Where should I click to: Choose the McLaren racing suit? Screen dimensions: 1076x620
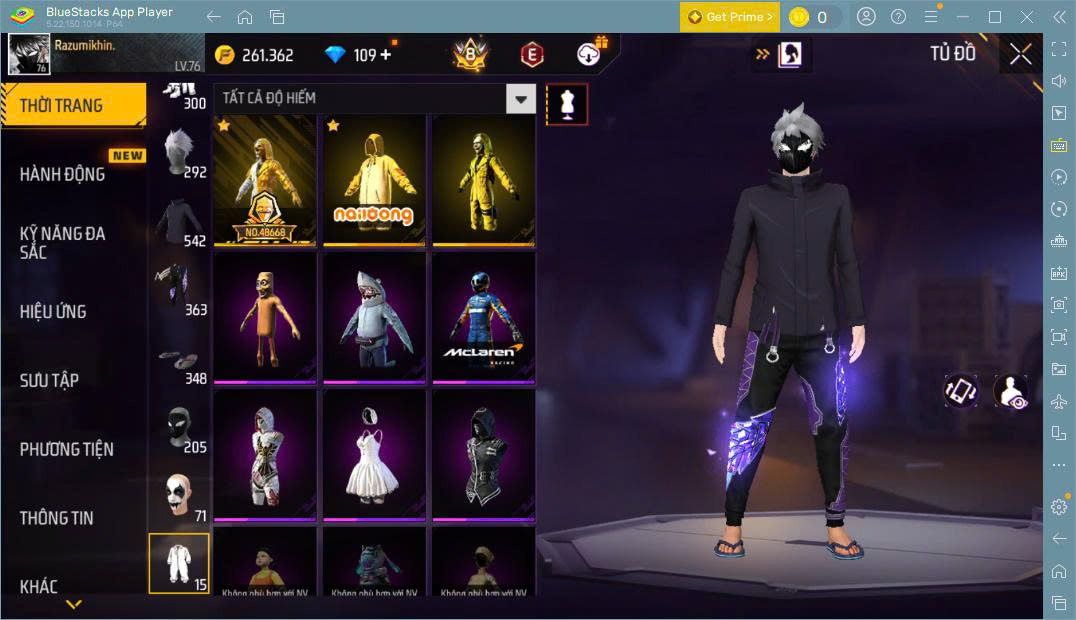point(483,317)
